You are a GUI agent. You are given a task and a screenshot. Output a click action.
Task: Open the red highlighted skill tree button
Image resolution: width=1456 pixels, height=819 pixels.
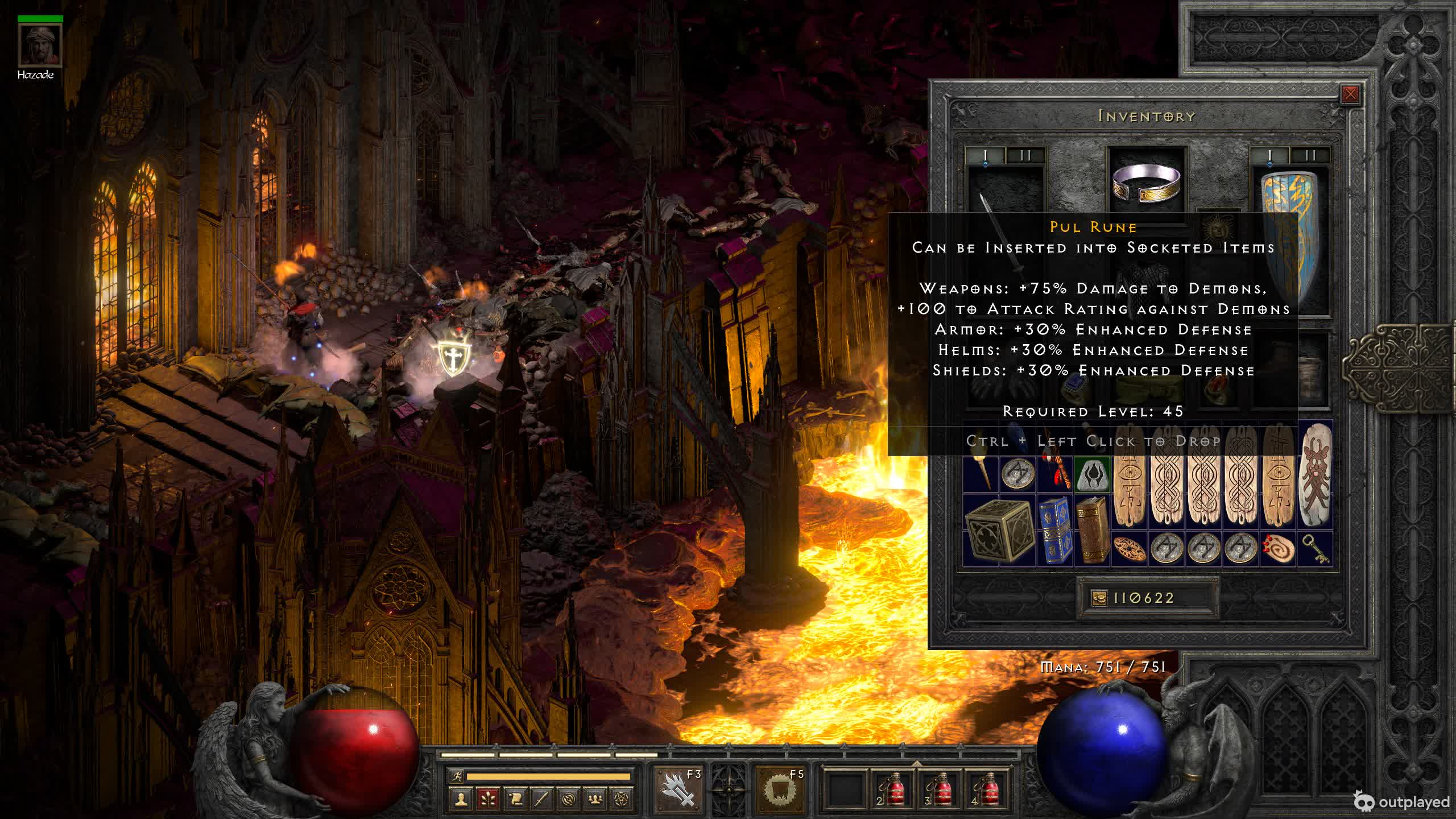tap(488, 799)
